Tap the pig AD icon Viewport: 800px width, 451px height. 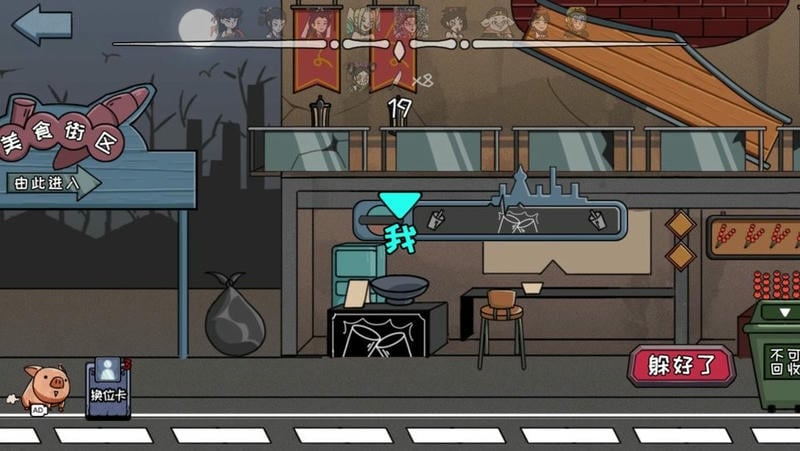tap(44, 388)
